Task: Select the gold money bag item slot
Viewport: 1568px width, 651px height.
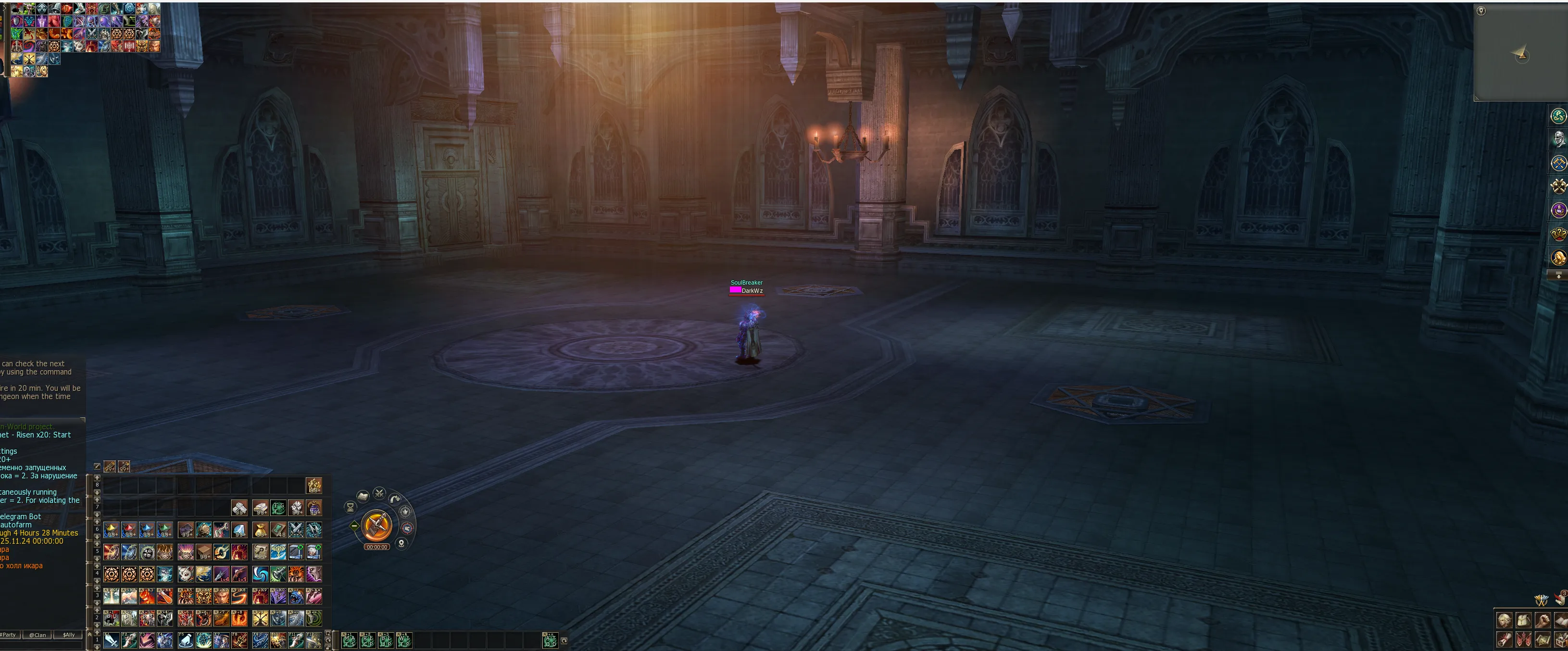Action: tap(261, 530)
